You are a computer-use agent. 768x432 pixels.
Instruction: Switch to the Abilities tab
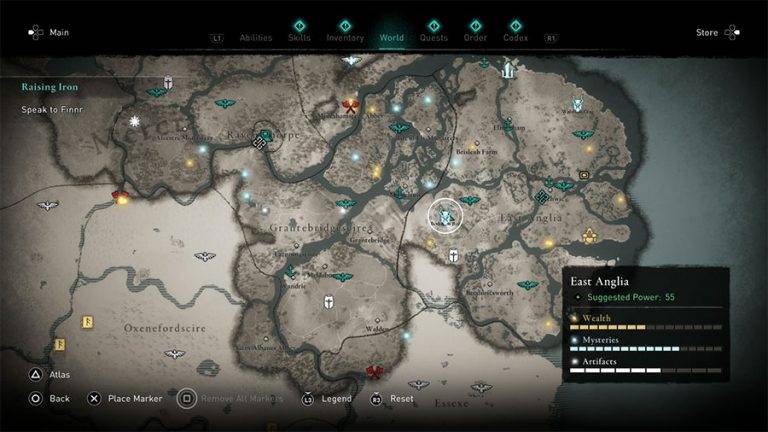[x=255, y=38]
